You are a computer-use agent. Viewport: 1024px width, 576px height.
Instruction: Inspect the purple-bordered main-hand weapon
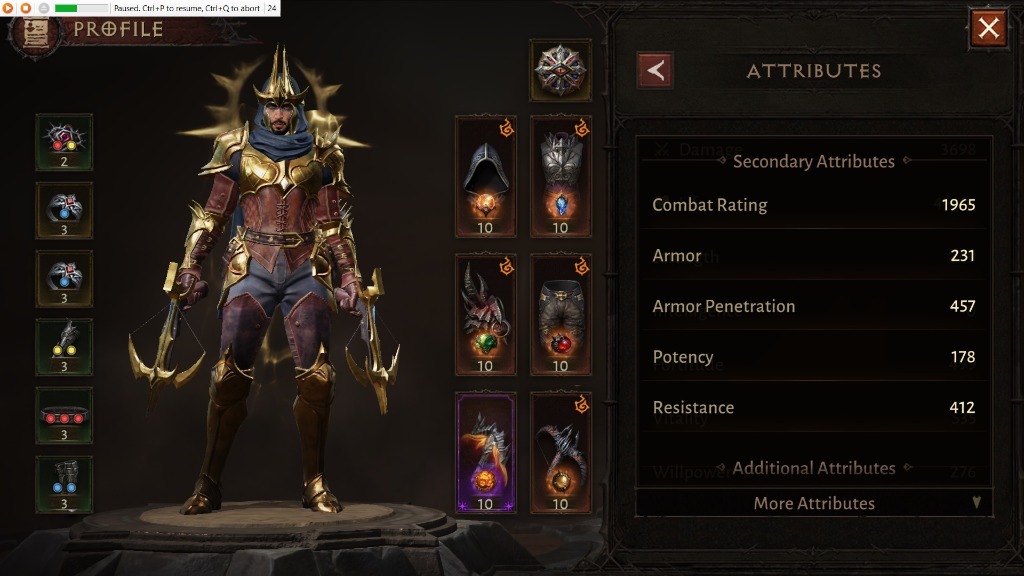485,452
